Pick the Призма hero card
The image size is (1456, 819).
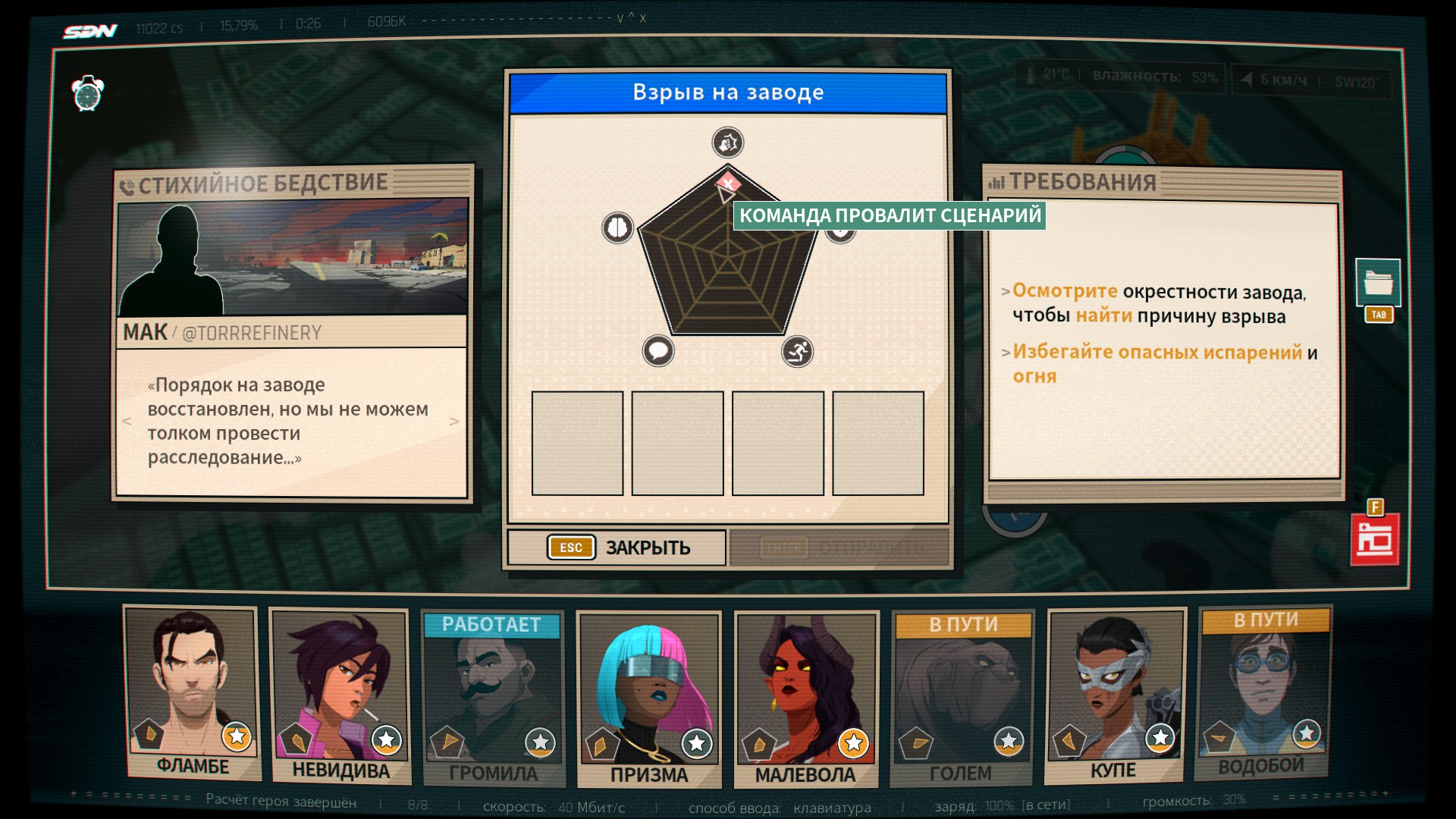[x=648, y=698]
